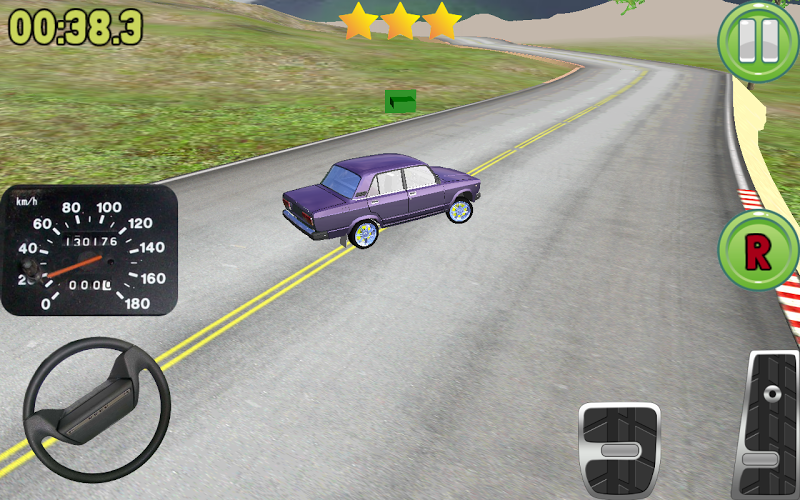
Task: Hit the brake pedal
Action: [620, 448]
